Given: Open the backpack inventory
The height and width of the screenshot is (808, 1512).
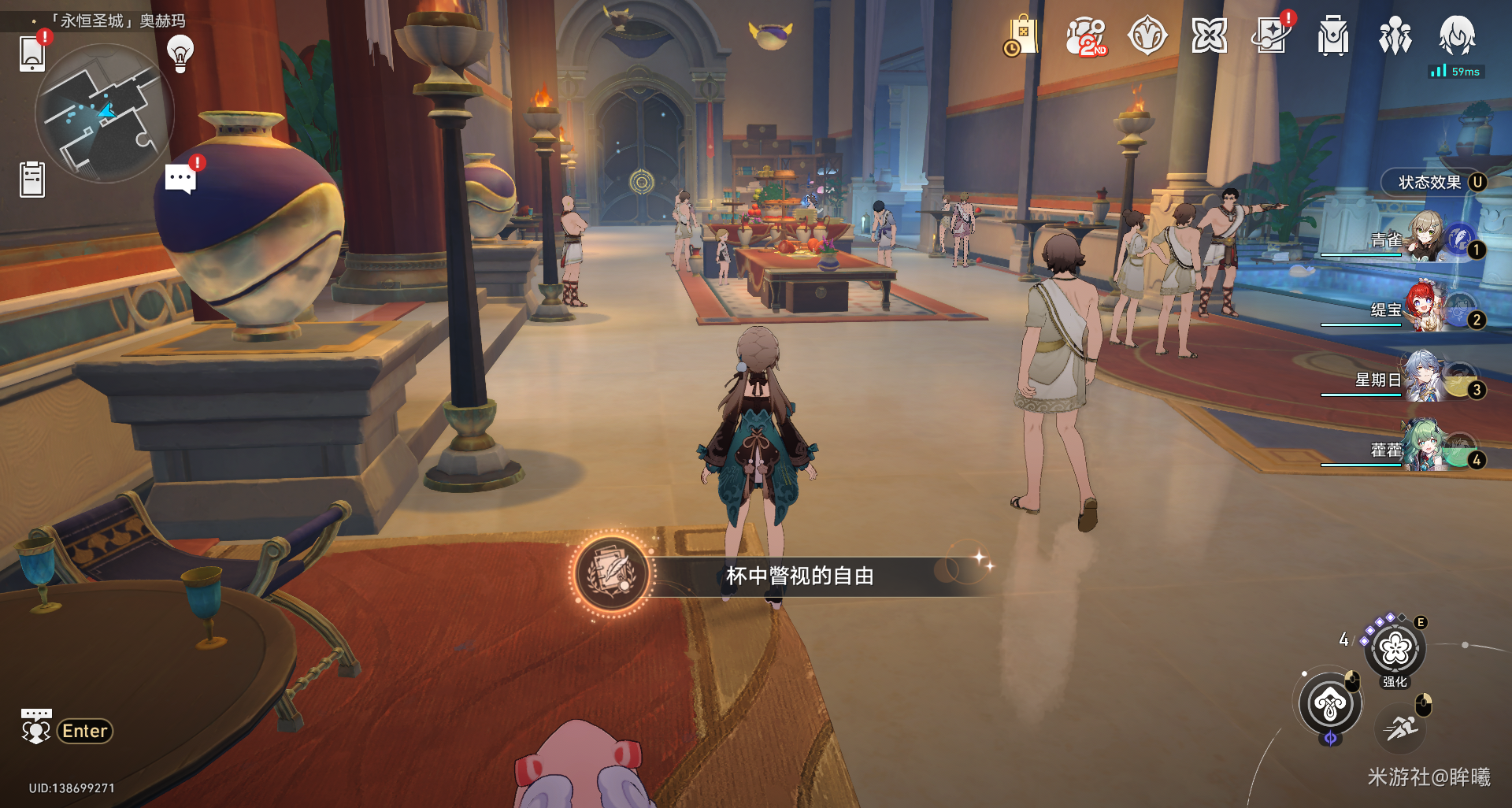Looking at the screenshot, I should click(x=1332, y=36).
